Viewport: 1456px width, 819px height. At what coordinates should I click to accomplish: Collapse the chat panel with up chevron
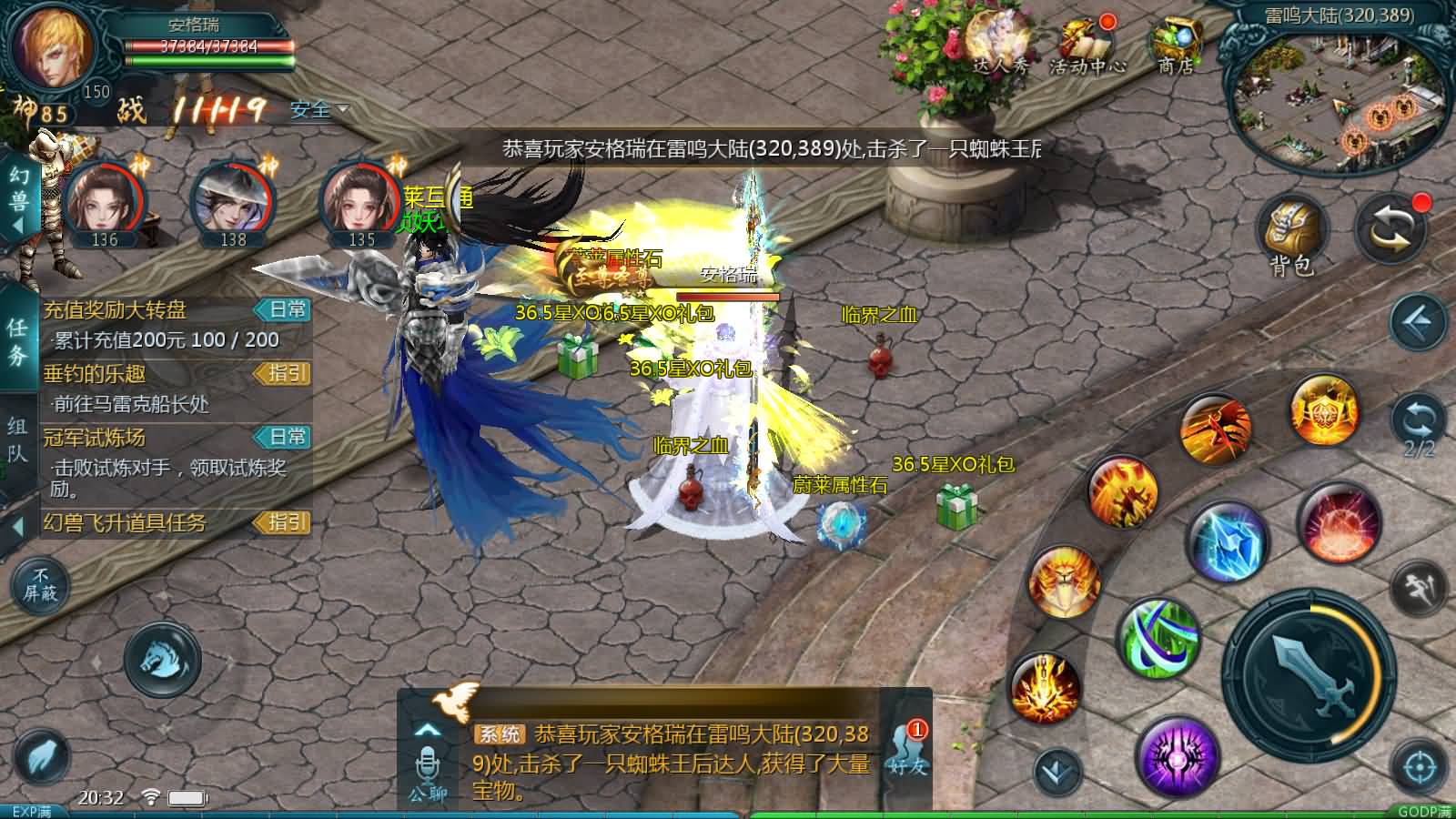(x=426, y=728)
